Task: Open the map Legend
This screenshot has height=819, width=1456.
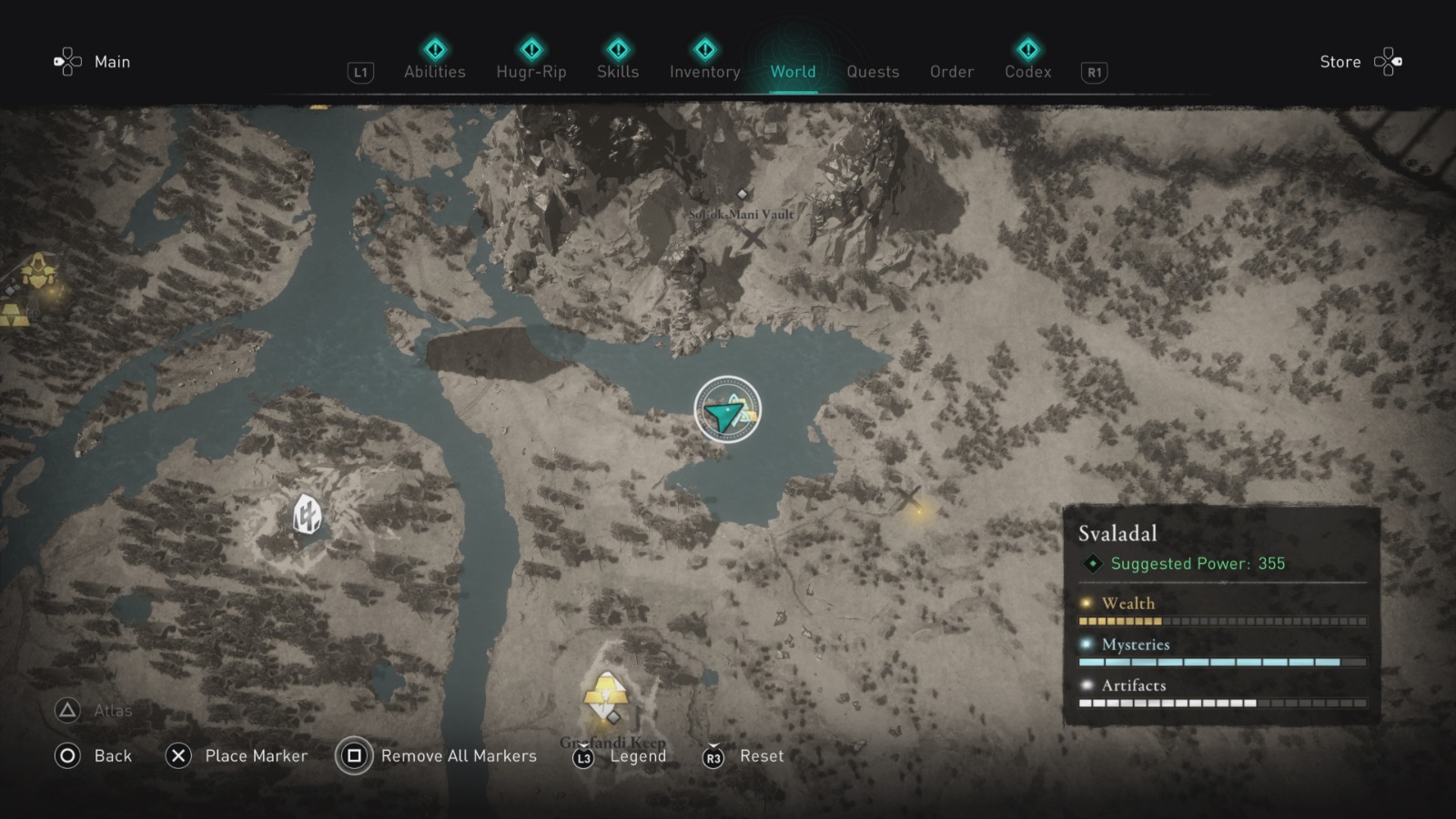Action: (x=637, y=755)
